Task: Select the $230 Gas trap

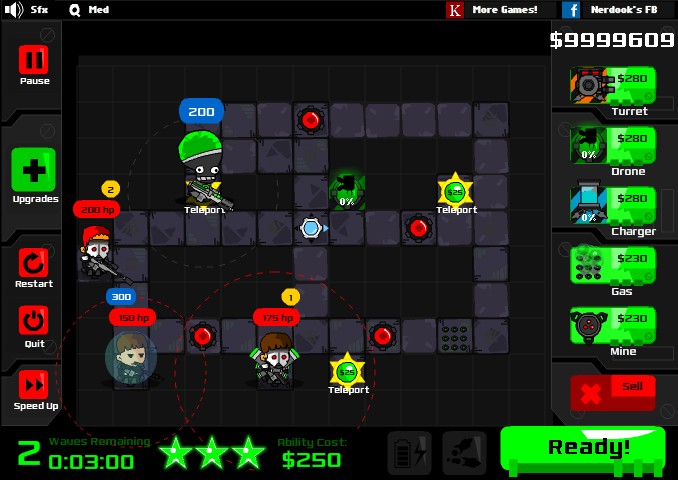Action: tap(613, 265)
